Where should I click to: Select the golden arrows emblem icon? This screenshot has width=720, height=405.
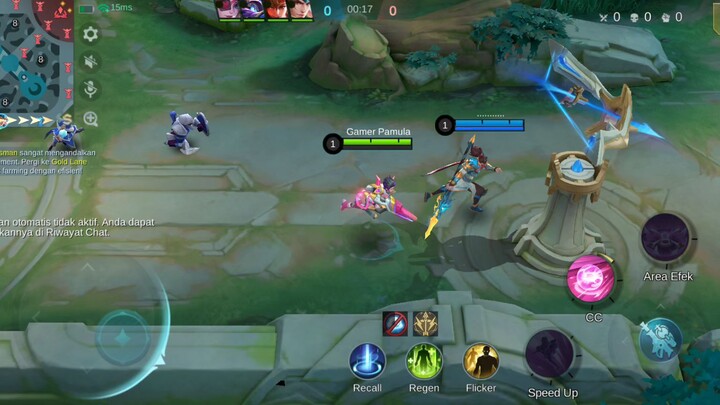click(425, 323)
